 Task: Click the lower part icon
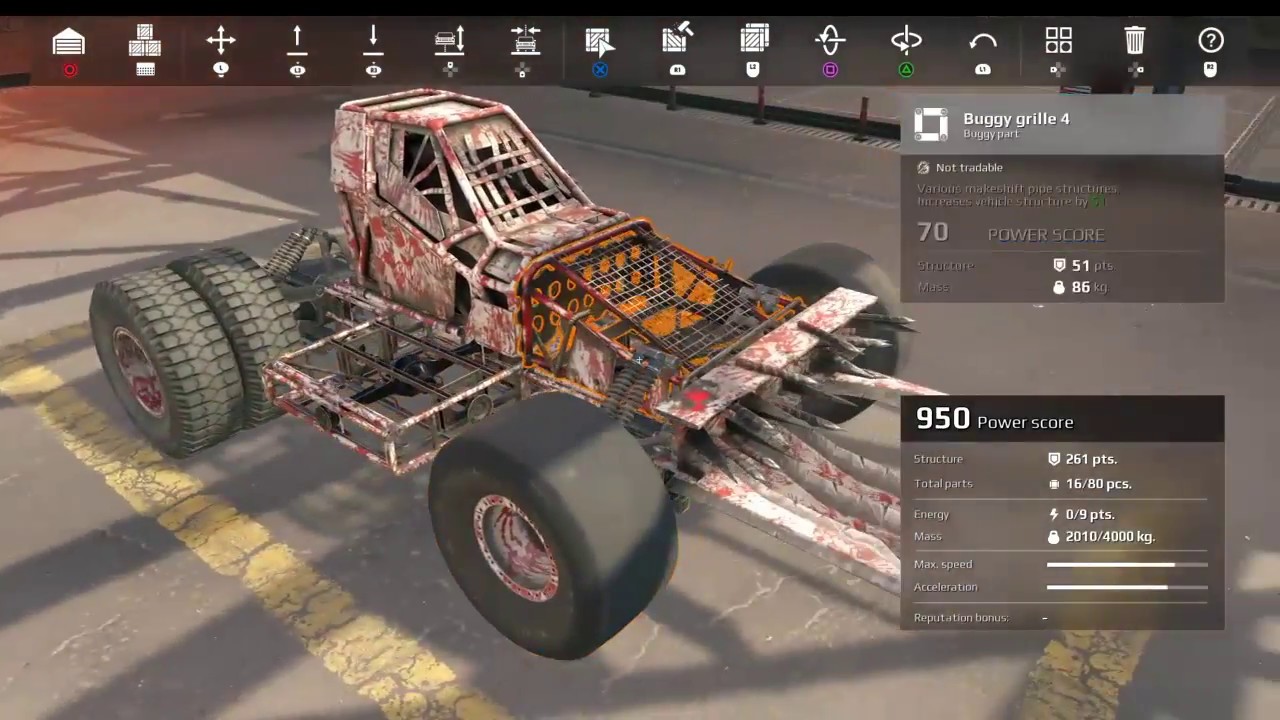pyautogui.click(x=373, y=40)
